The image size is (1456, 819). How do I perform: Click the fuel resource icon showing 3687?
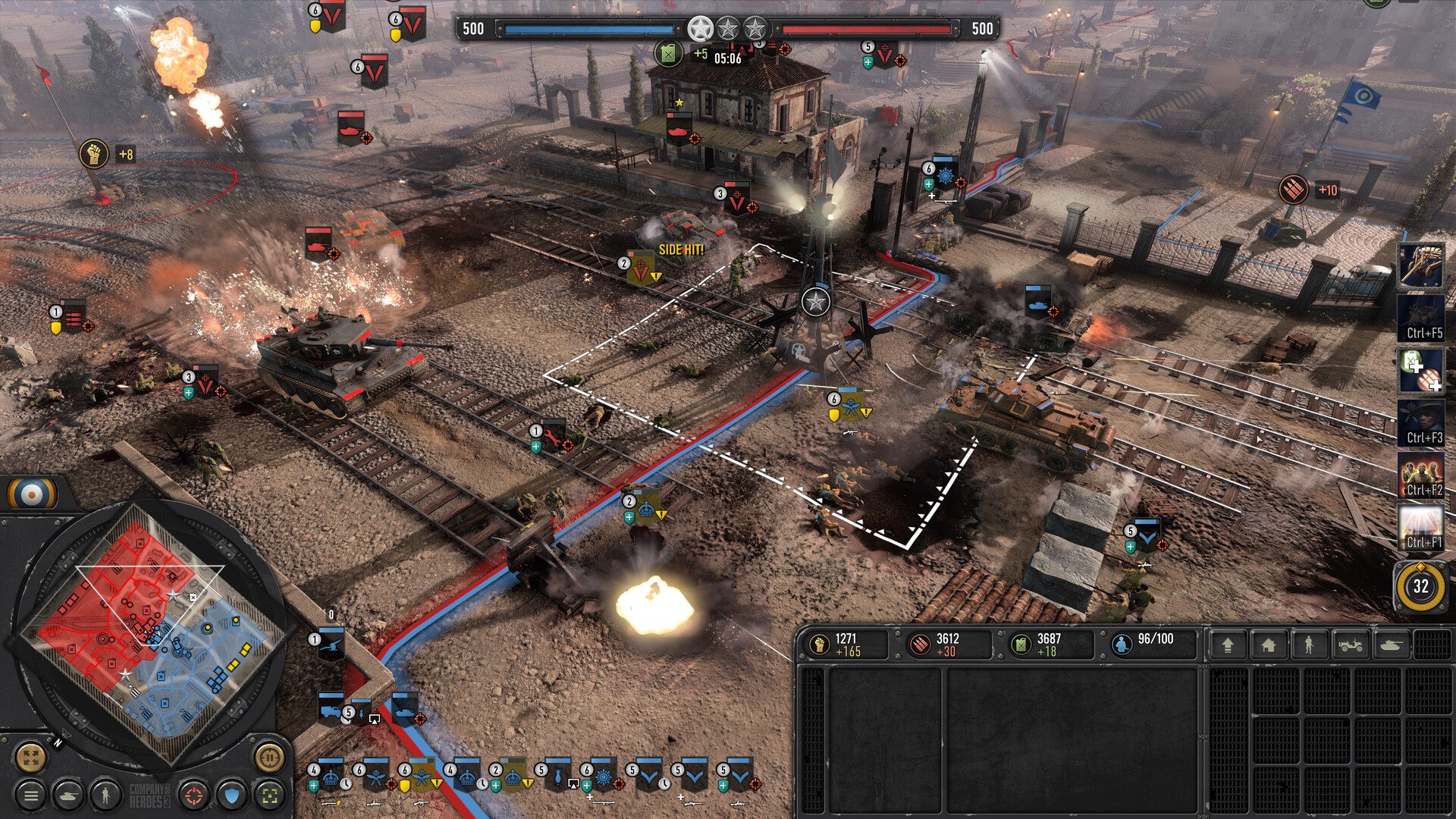pyautogui.click(x=1022, y=642)
